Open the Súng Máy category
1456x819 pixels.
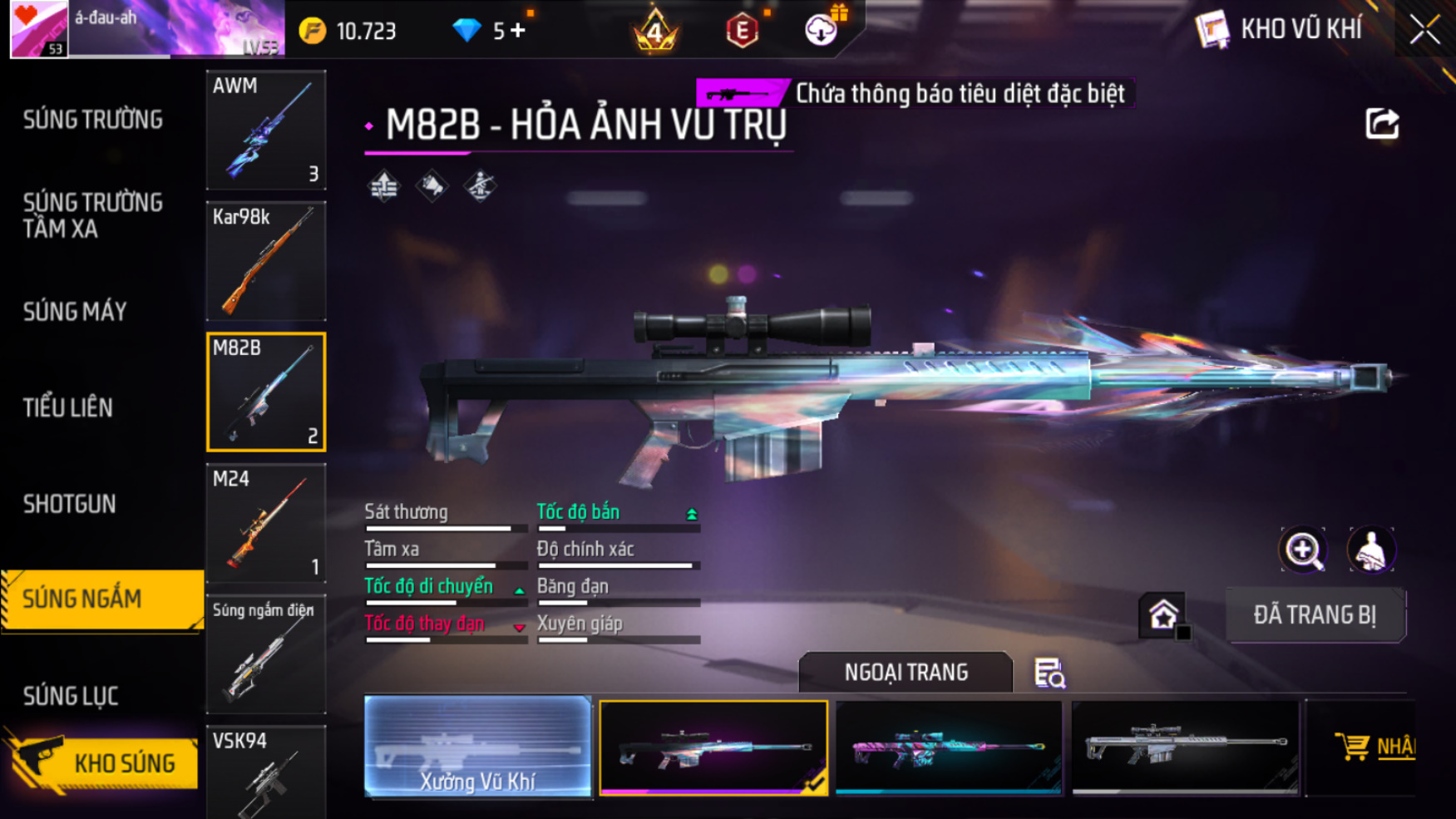point(75,312)
